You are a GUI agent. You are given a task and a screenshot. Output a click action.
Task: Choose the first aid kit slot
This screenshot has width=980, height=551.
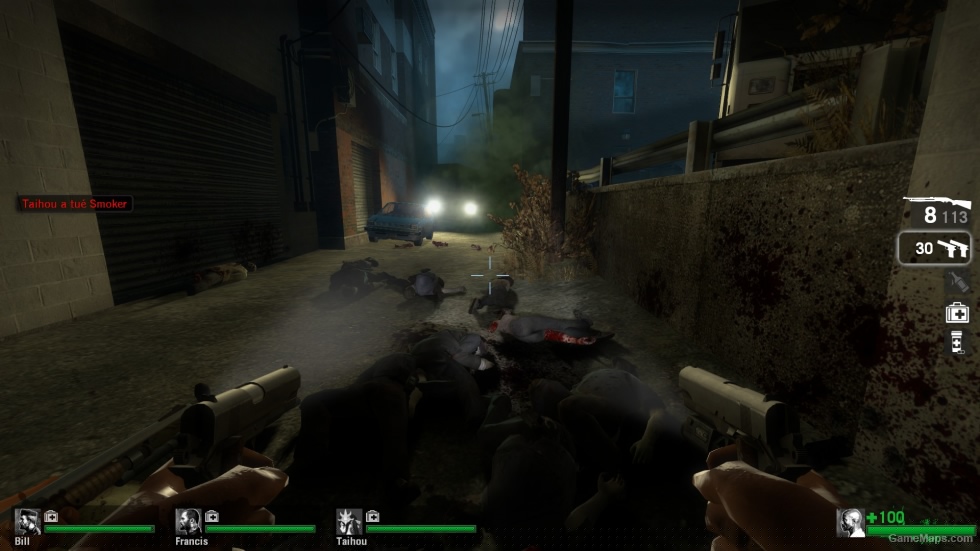coord(957,313)
